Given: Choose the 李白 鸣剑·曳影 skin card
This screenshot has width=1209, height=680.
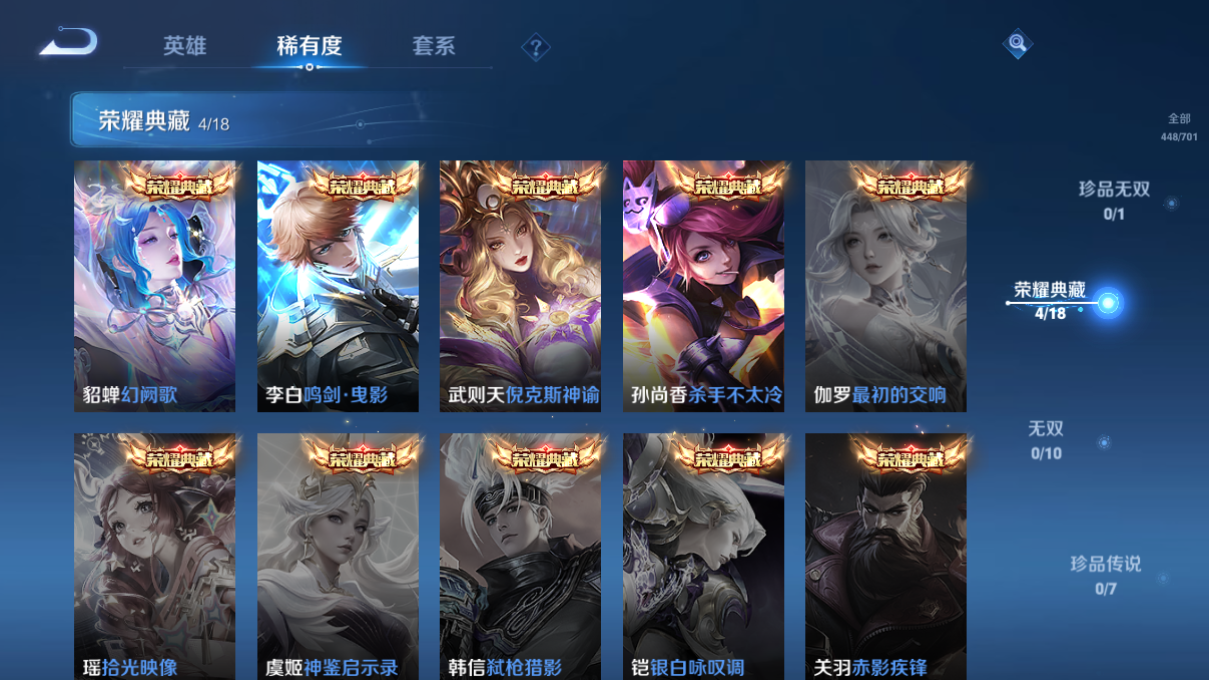Looking at the screenshot, I should (338, 286).
